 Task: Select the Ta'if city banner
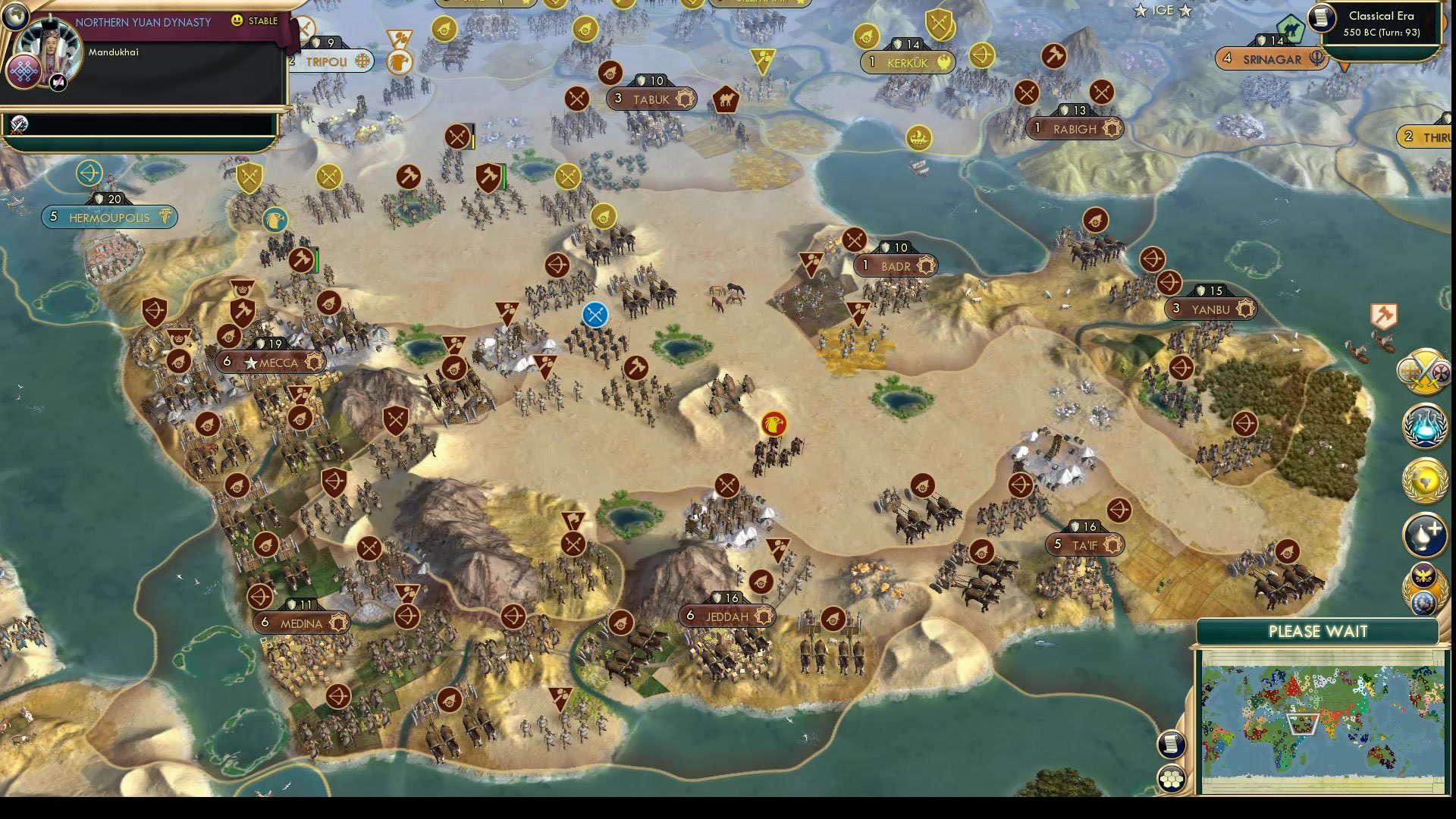point(1084,544)
